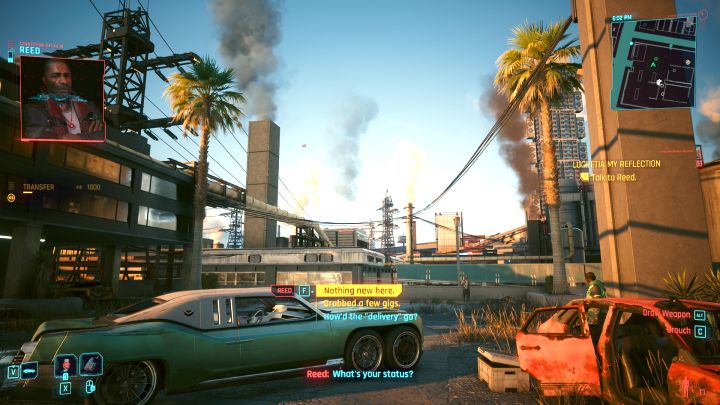Viewport: 720px width, 405px height.
Task: Choose the "Nothing new here." dialogue reply
Action: pyautogui.click(x=359, y=290)
